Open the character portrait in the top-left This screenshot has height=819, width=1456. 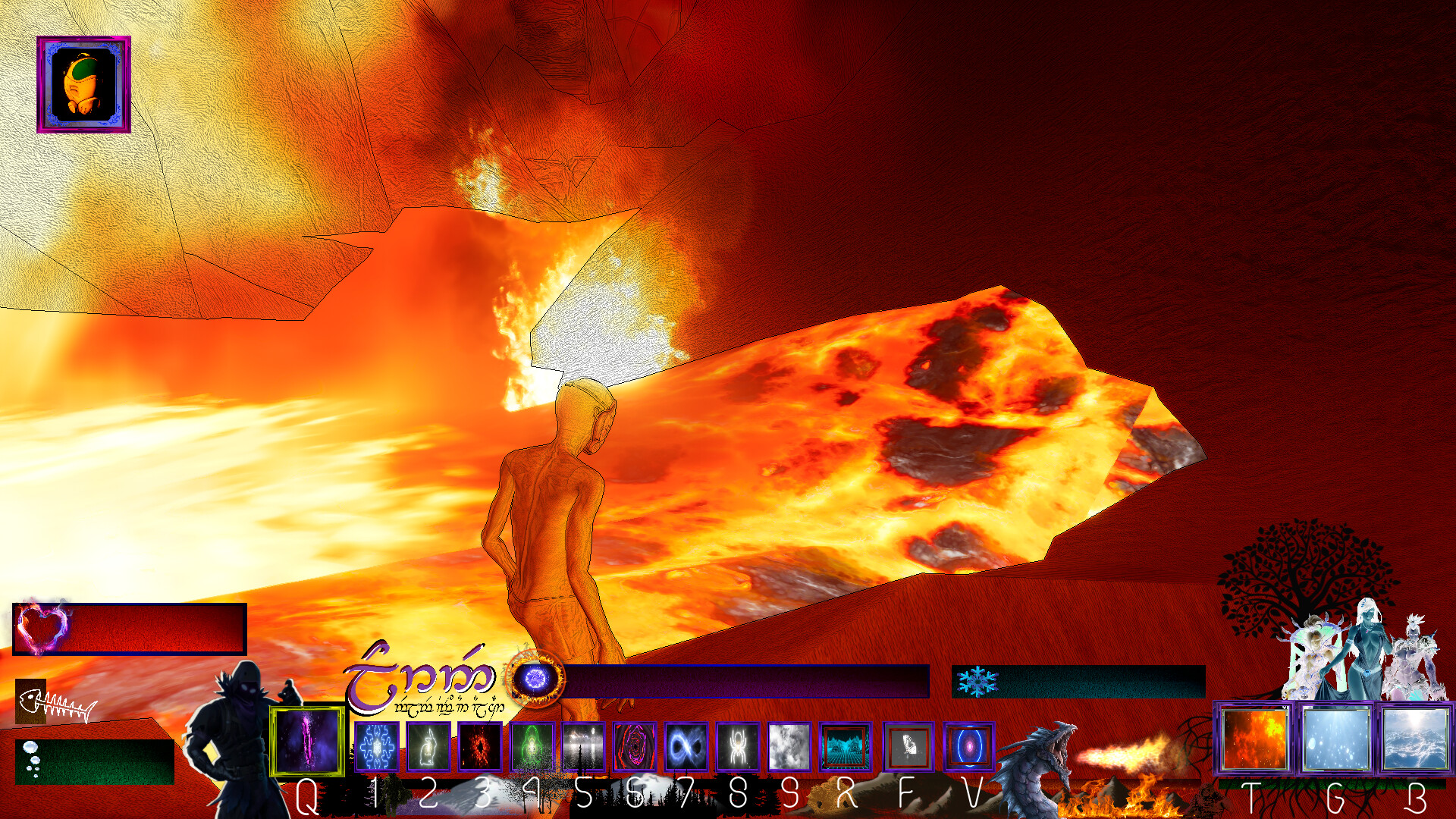coord(83,83)
